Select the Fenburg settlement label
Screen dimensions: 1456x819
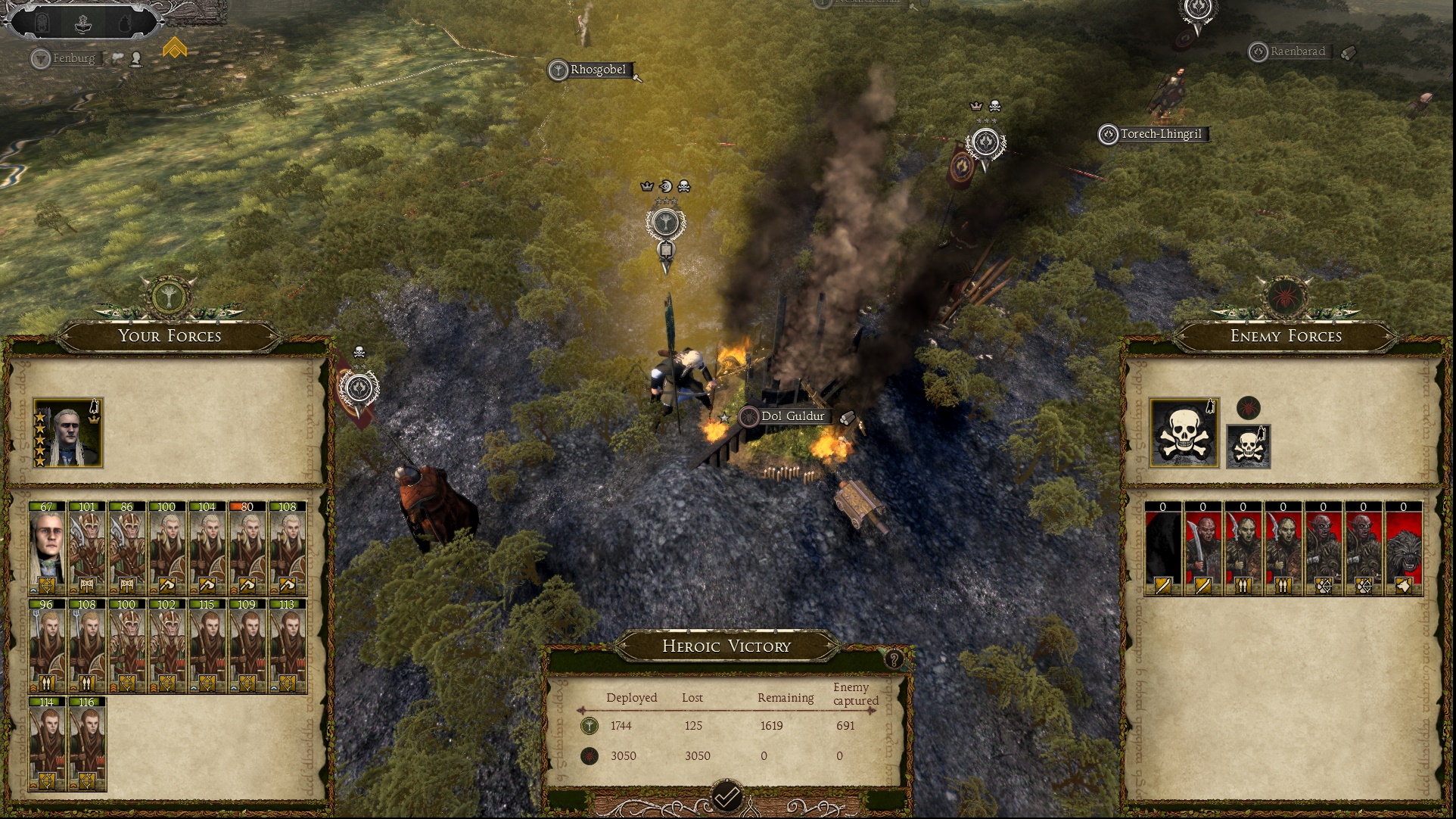coord(73,58)
